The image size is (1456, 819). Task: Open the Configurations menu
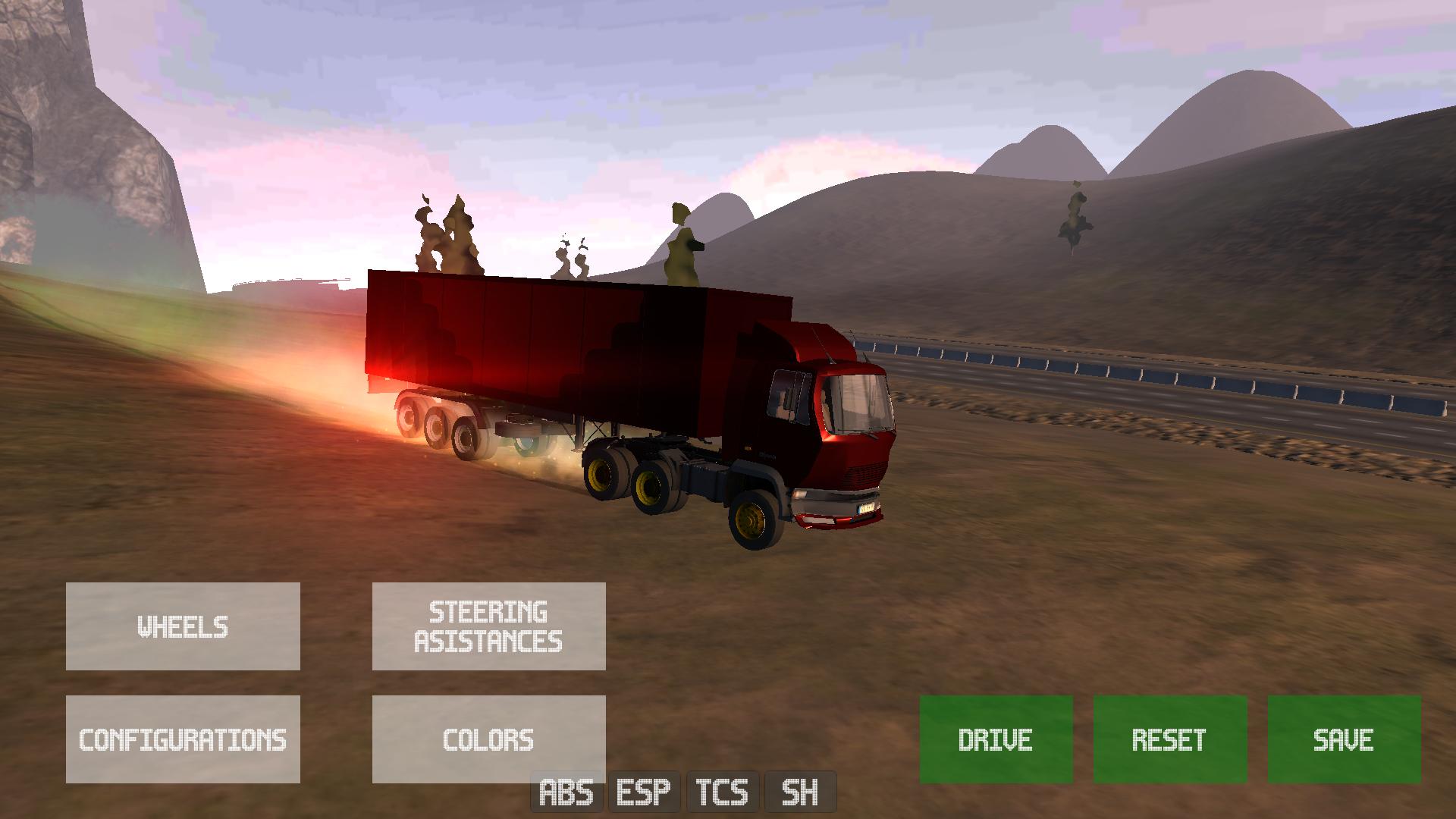click(183, 739)
